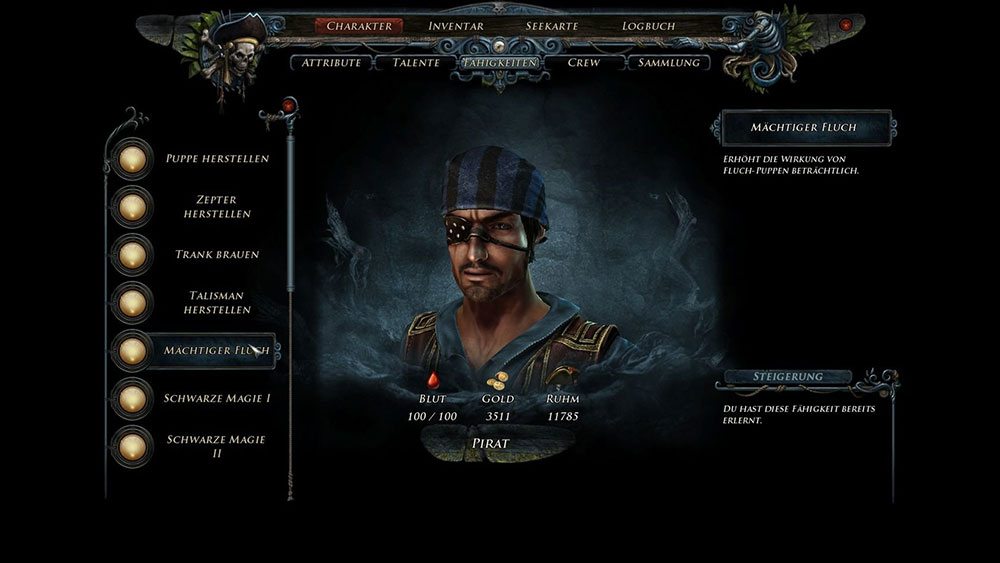Select the Puppe Herstellen skill
1000x563 pixels.
coord(216,158)
